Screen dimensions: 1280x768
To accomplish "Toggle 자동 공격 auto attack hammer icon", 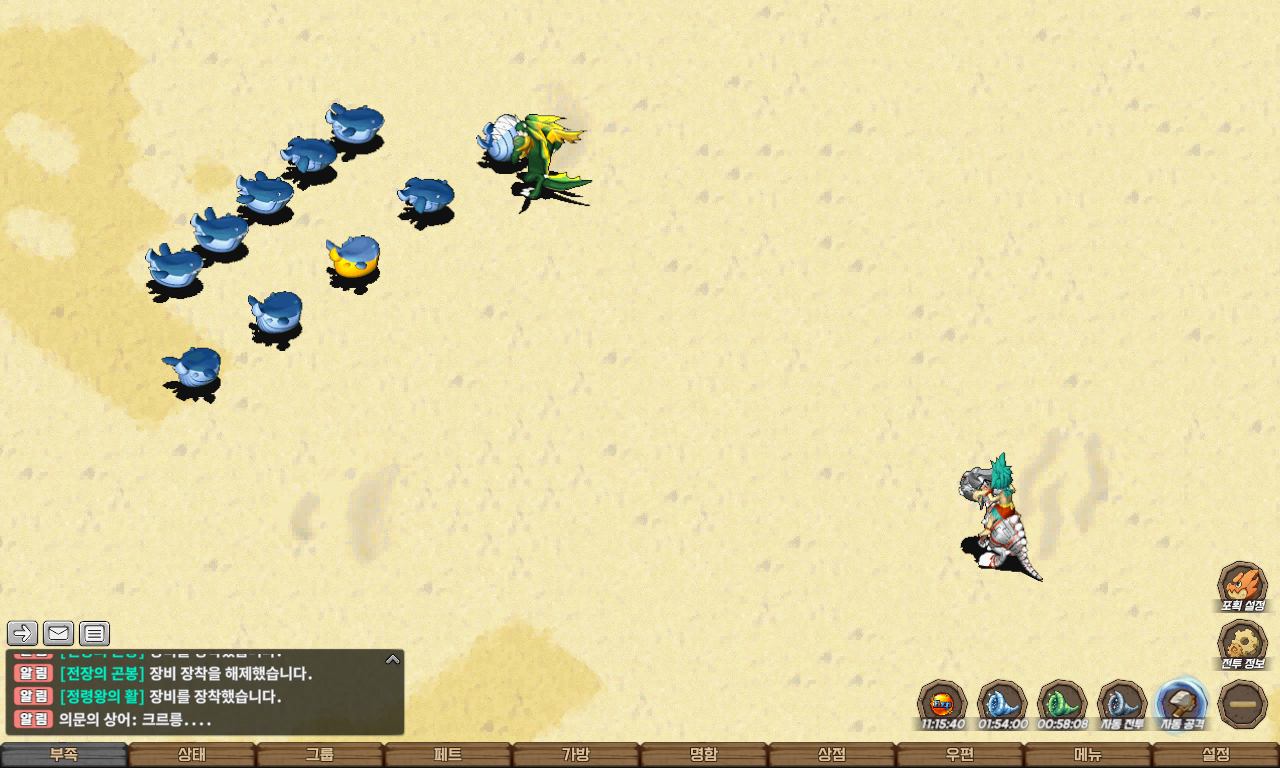I will pyautogui.click(x=1182, y=702).
